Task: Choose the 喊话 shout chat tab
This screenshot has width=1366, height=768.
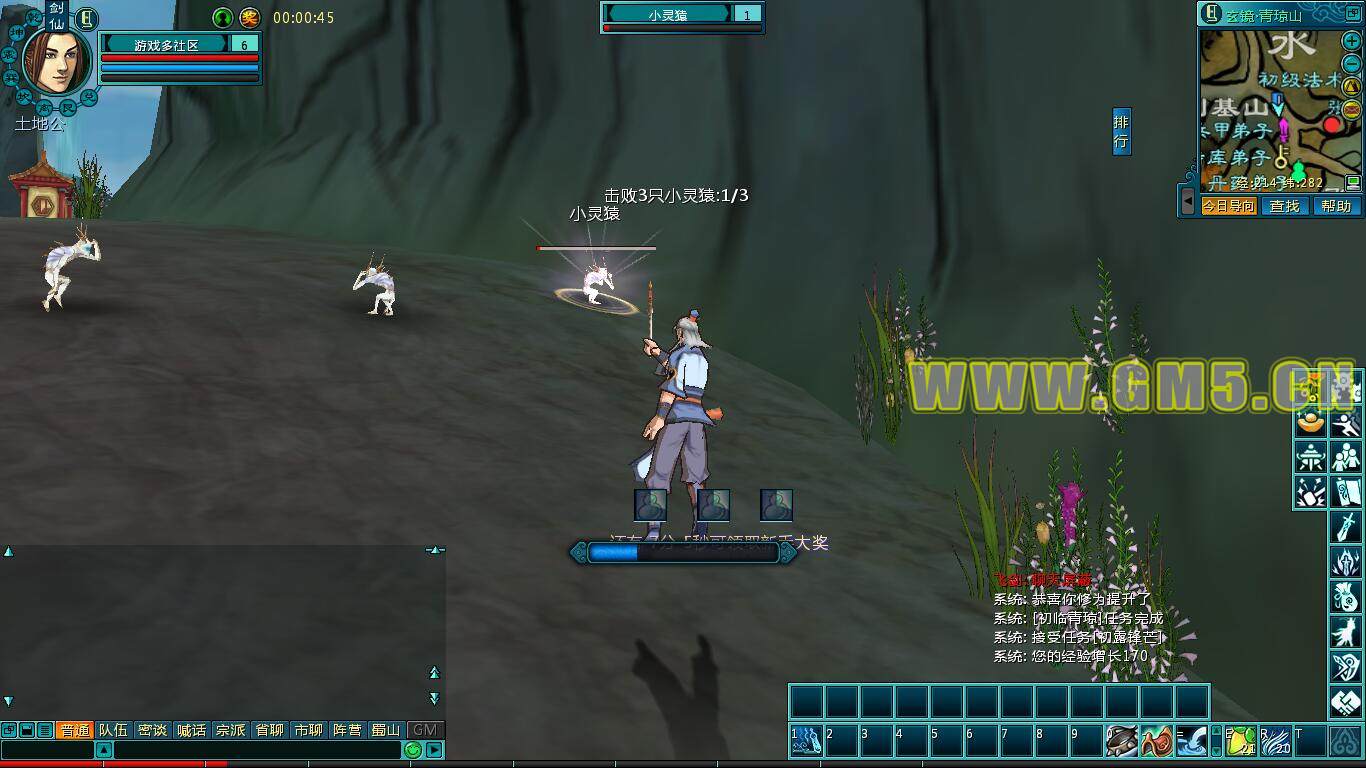Action: click(x=191, y=730)
